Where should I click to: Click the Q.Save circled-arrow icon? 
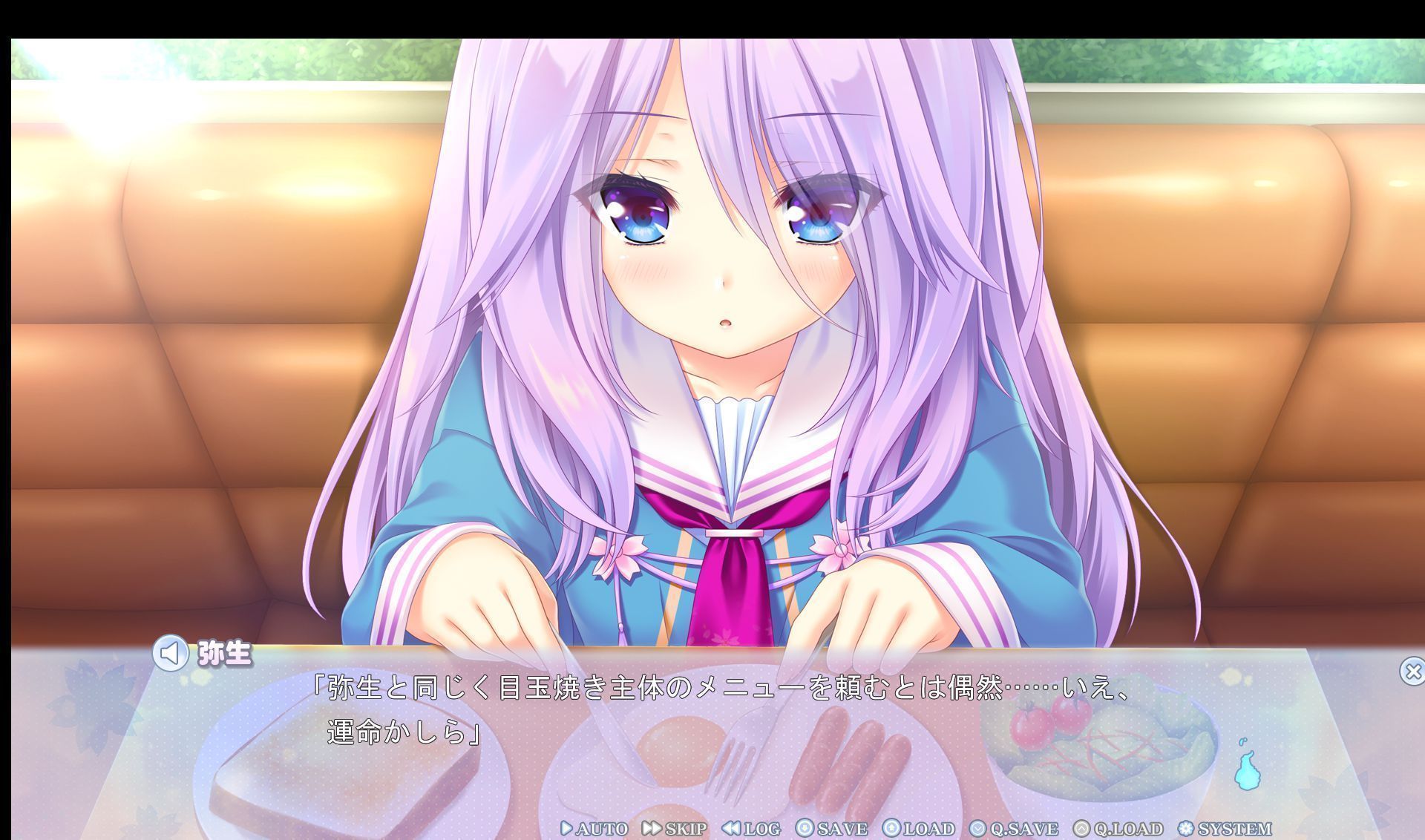pyautogui.click(x=977, y=828)
